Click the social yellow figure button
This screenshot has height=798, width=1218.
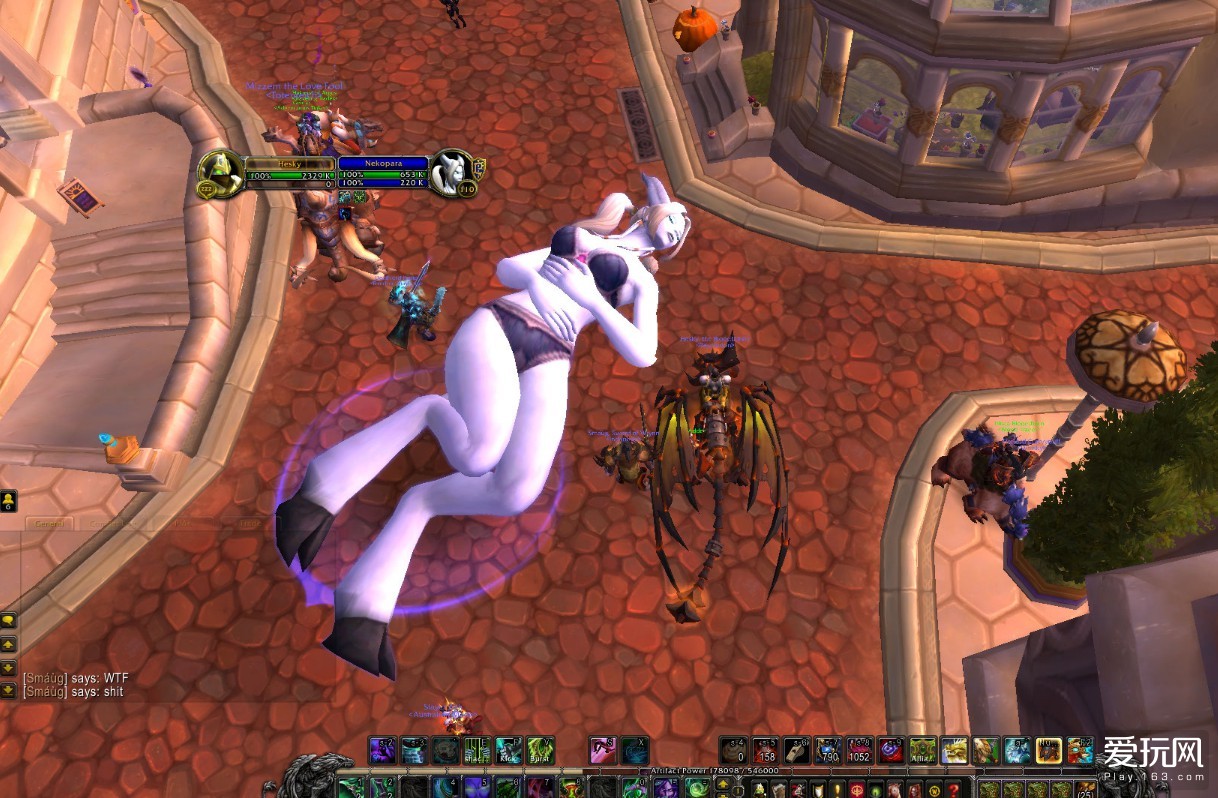(9, 500)
